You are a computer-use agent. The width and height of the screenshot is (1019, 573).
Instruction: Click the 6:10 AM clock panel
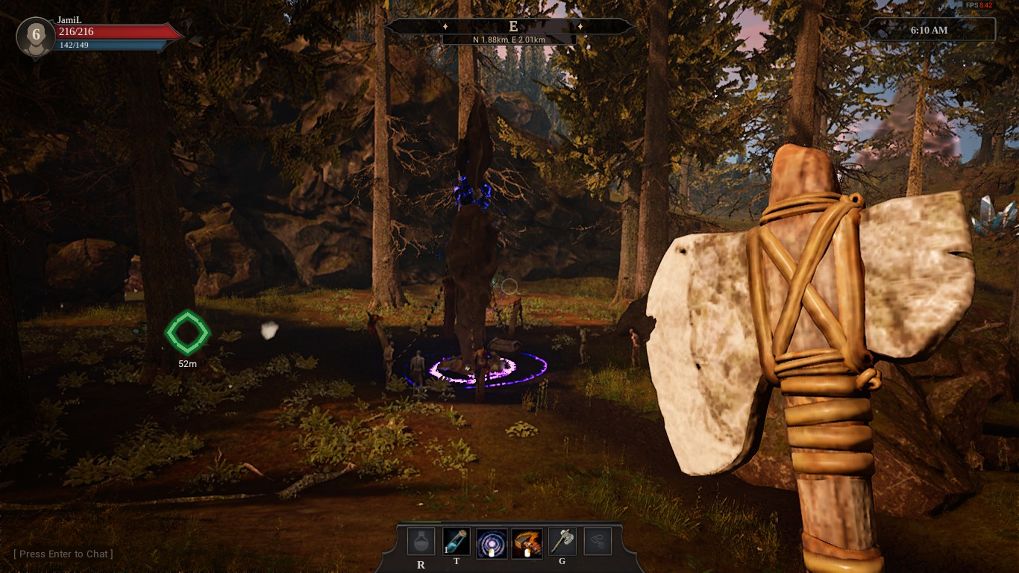(930, 30)
